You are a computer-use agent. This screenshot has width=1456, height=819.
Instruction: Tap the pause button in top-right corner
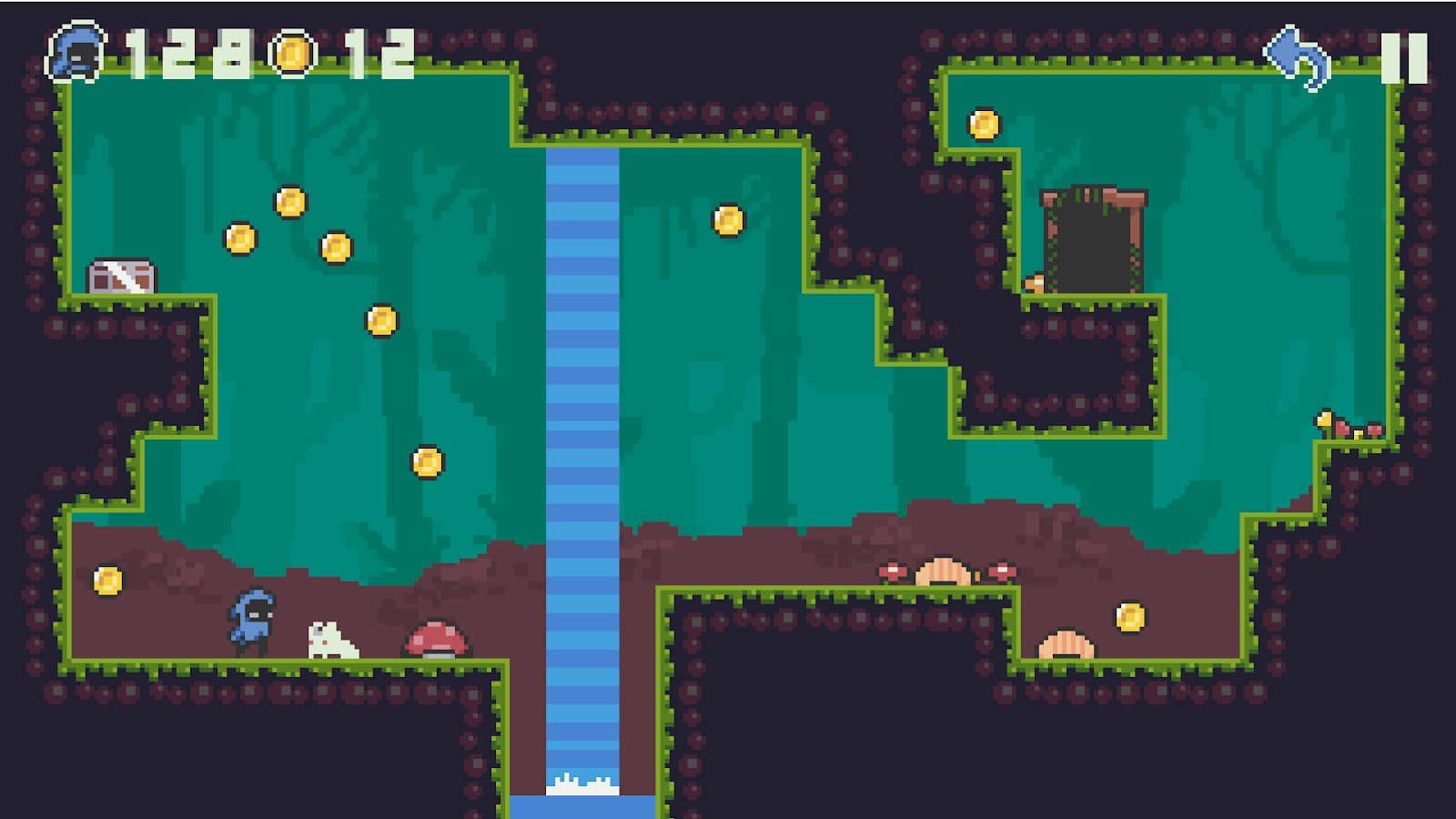1402,56
